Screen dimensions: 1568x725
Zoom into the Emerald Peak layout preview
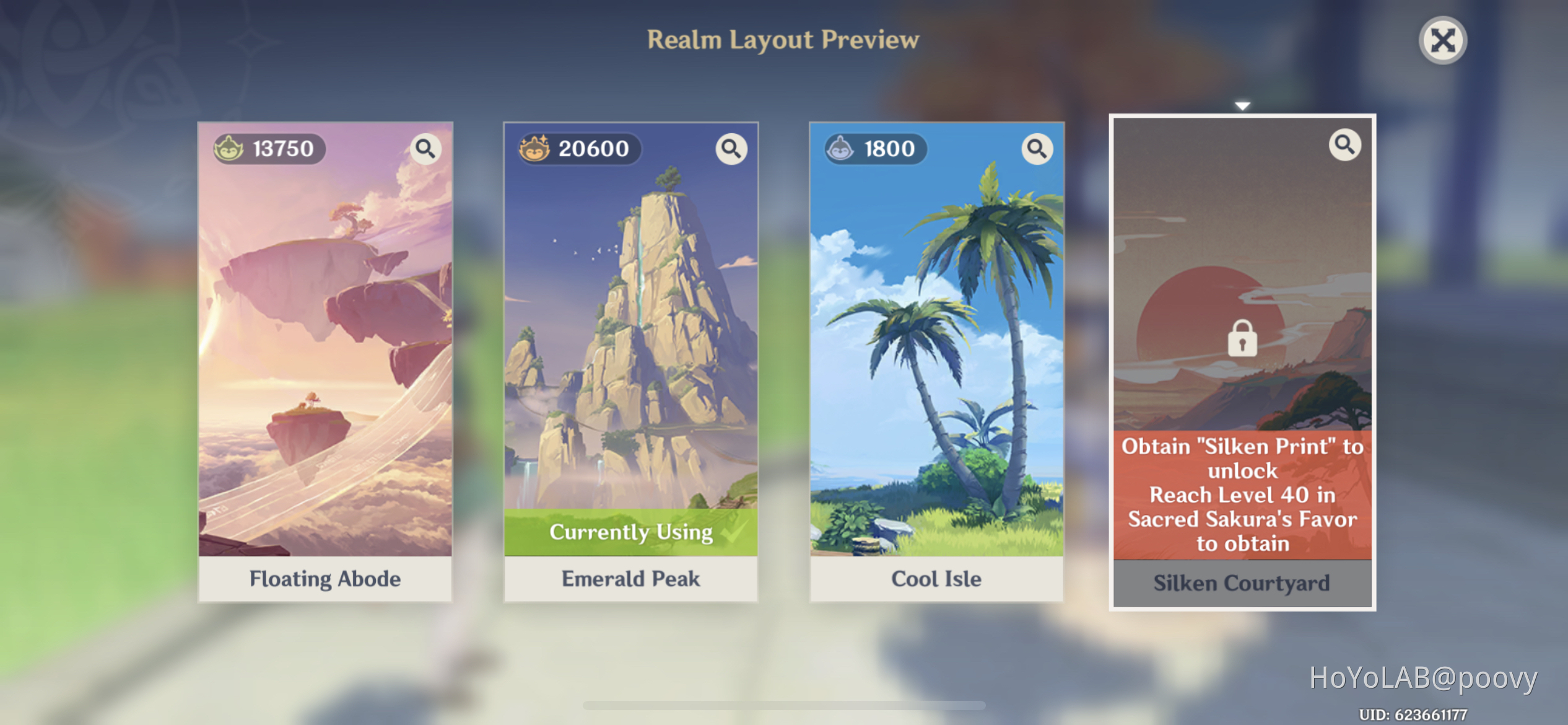731,149
